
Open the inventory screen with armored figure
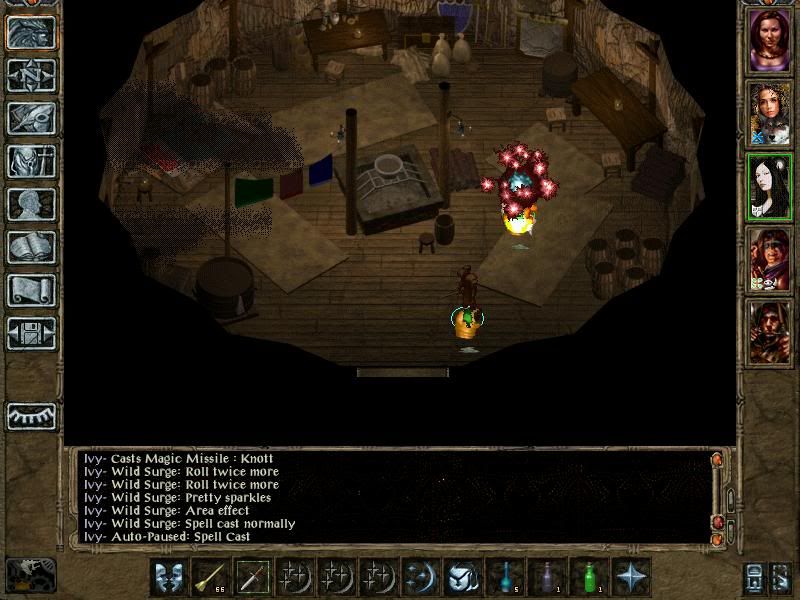(31, 160)
